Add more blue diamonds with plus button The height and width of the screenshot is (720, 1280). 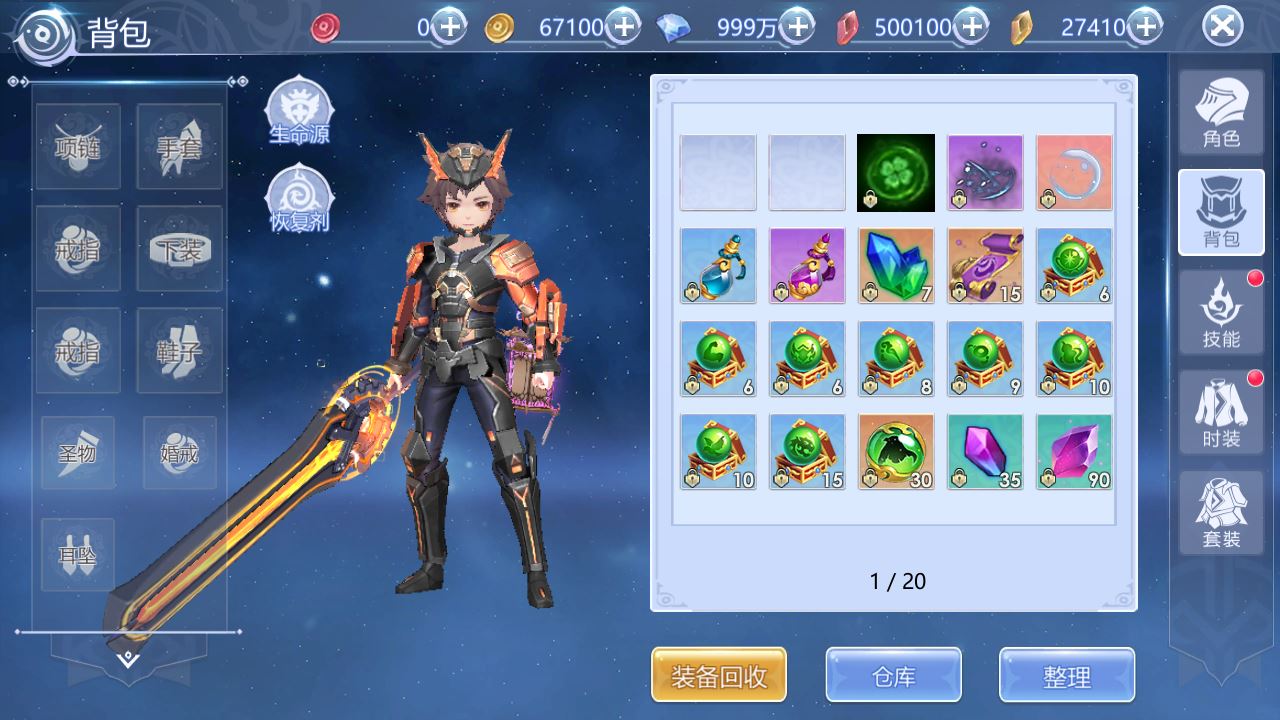pyautogui.click(x=797, y=27)
